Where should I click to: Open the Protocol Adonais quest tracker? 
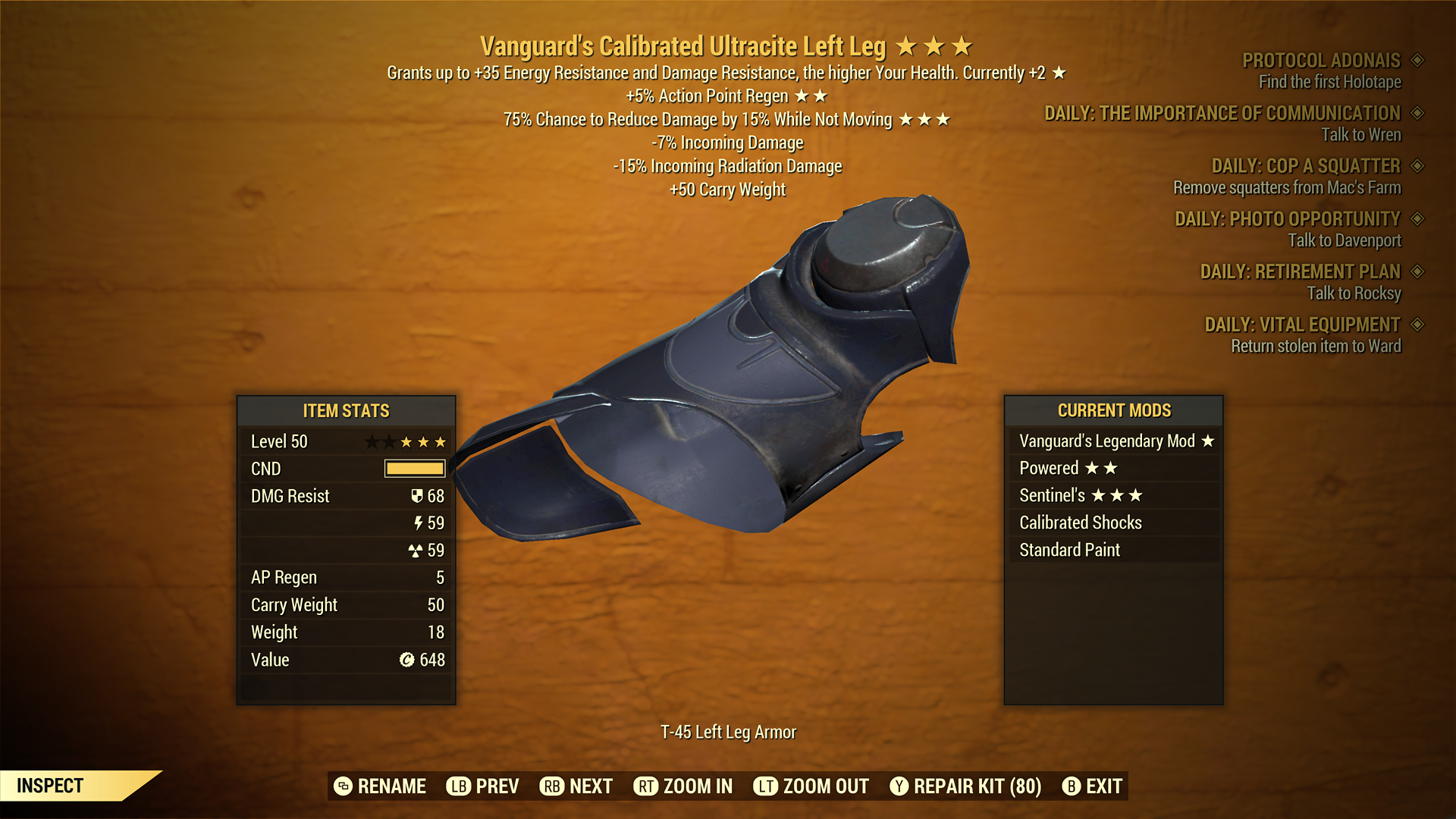(1321, 61)
